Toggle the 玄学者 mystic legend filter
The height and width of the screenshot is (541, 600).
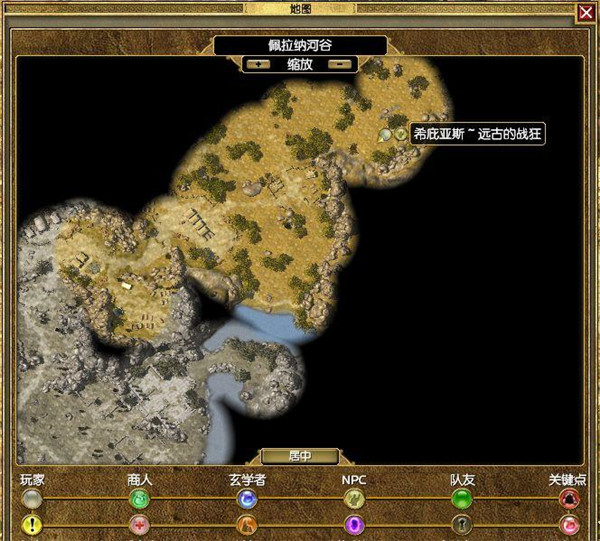(x=247, y=498)
